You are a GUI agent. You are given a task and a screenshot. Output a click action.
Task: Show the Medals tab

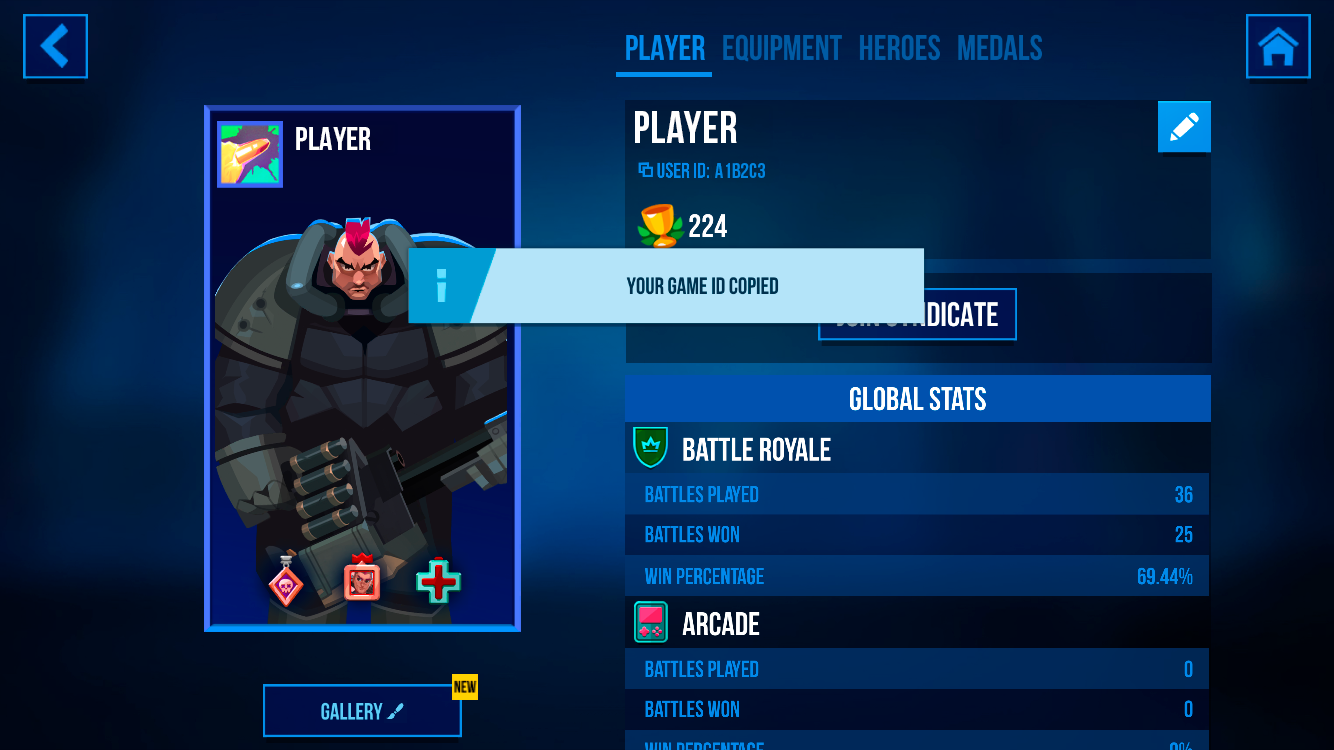(999, 48)
